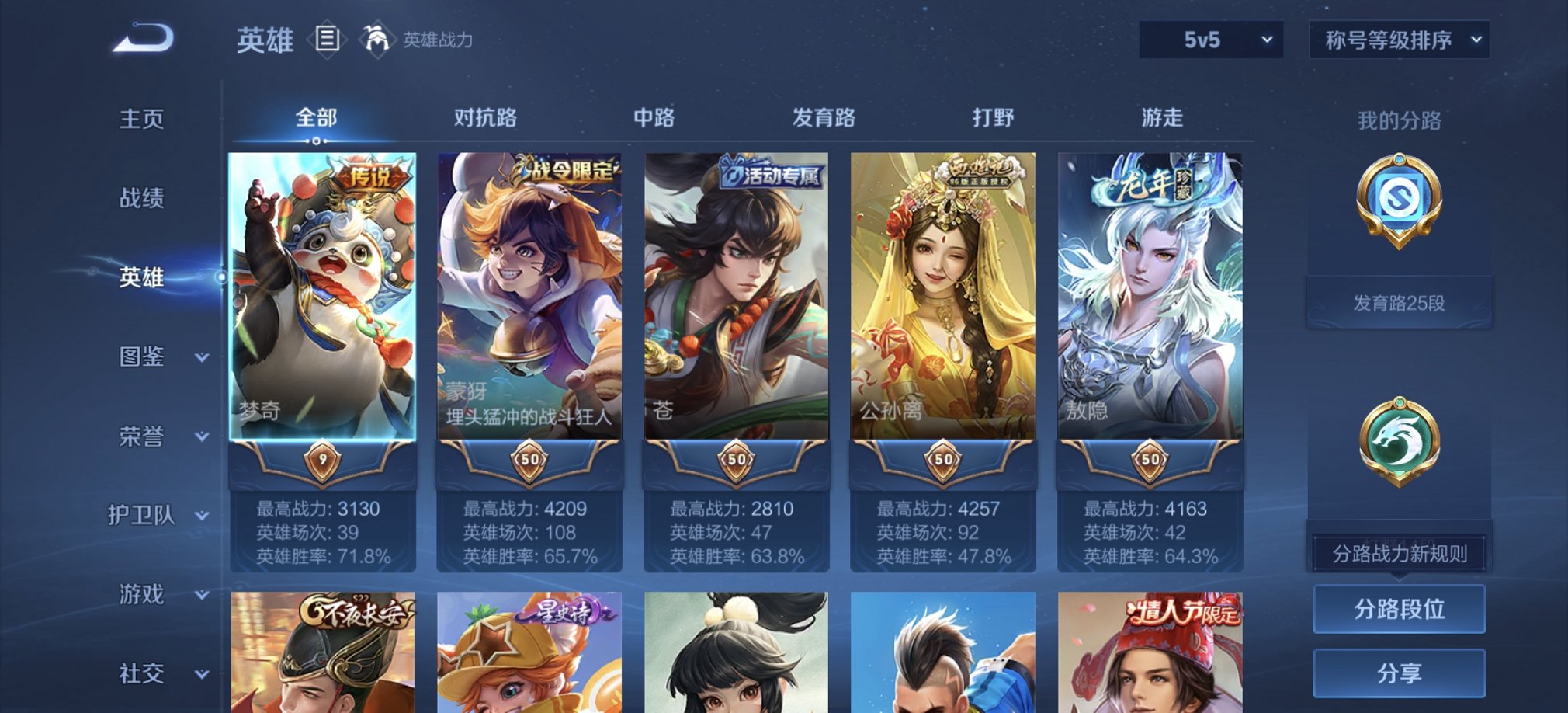
Task: Click the back arrow icon at top left
Action: [x=144, y=37]
